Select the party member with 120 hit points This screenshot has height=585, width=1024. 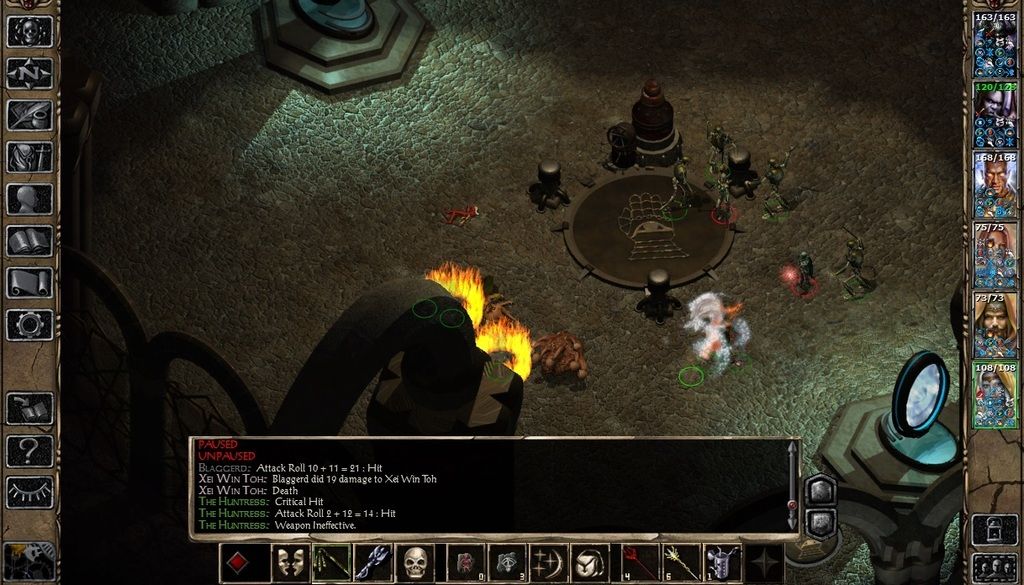[995, 116]
